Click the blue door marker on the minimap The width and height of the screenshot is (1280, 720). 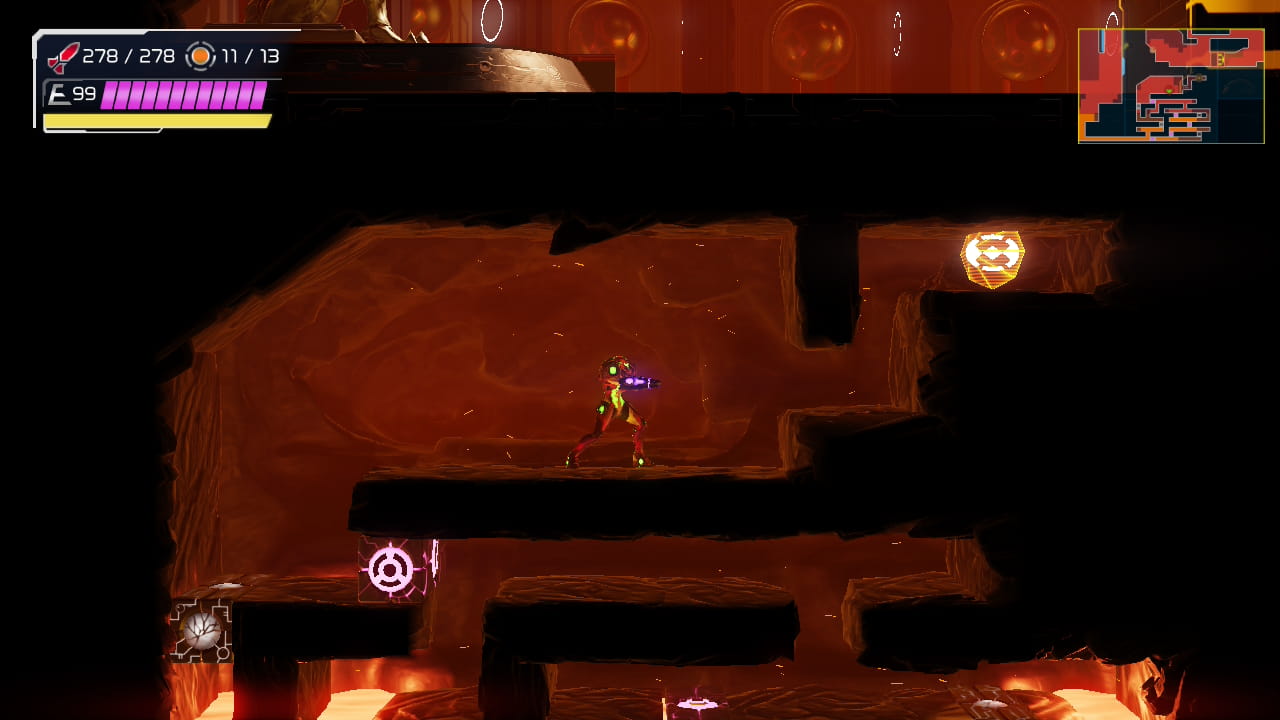coord(1102,41)
